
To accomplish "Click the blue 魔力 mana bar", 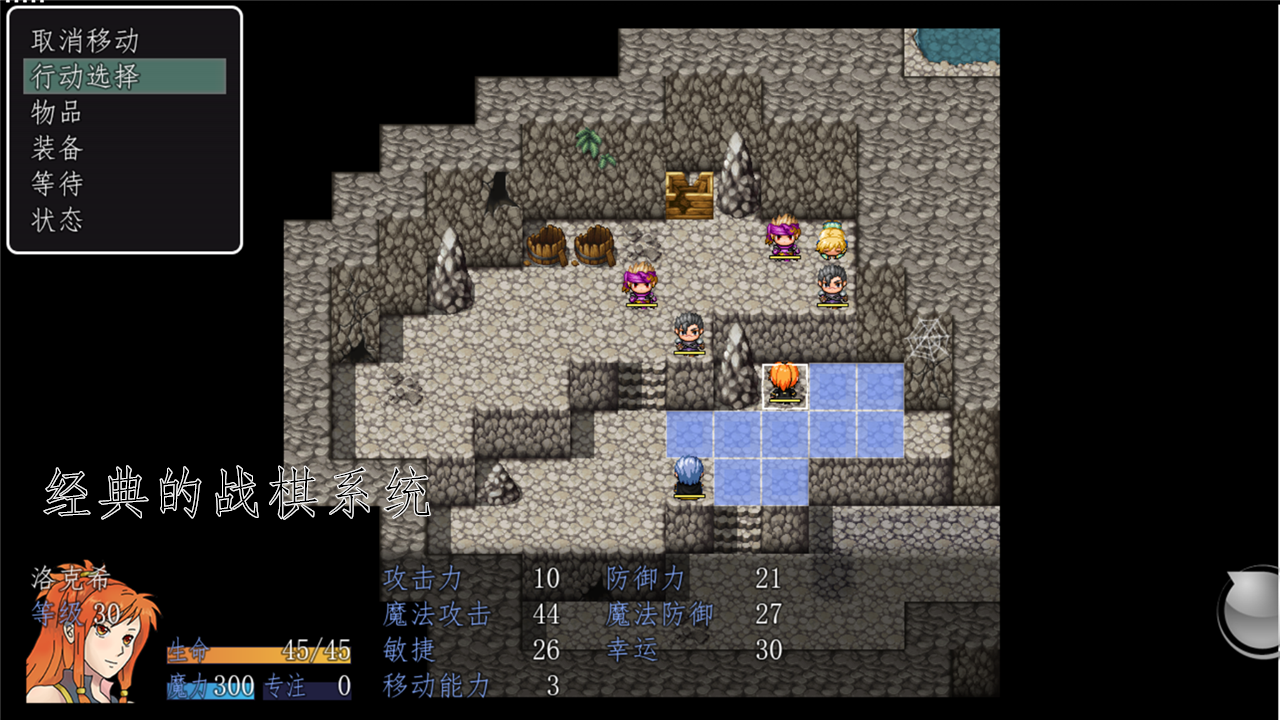I will point(210,688).
